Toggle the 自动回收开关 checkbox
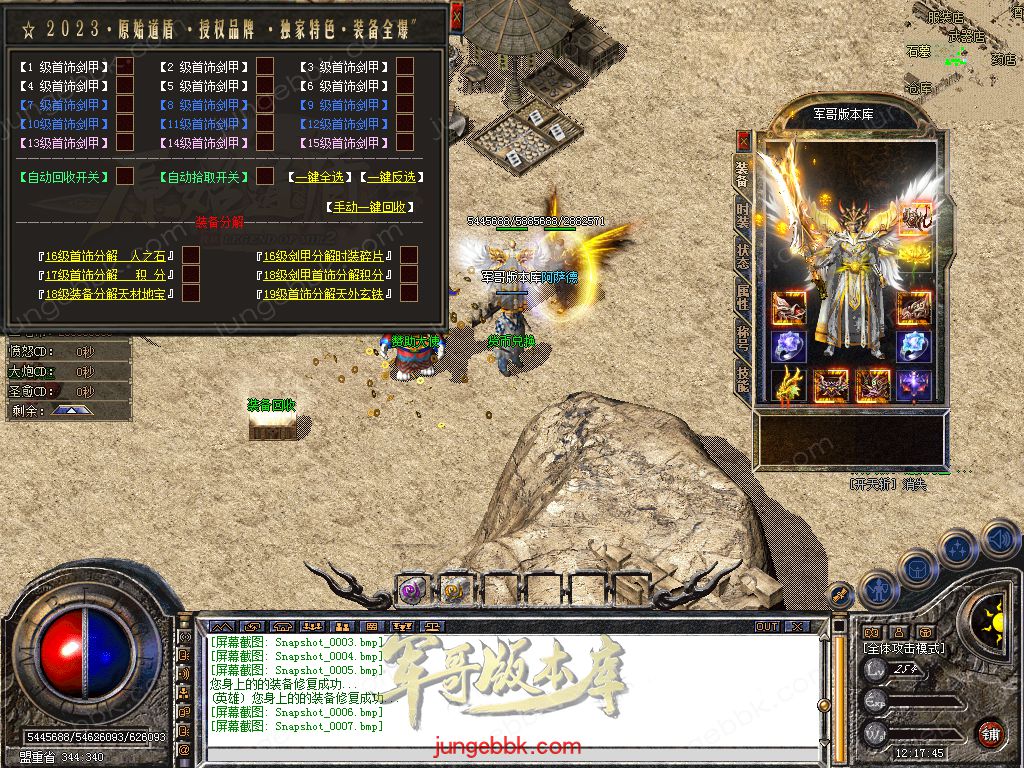 pyautogui.click(x=125, y=176)
